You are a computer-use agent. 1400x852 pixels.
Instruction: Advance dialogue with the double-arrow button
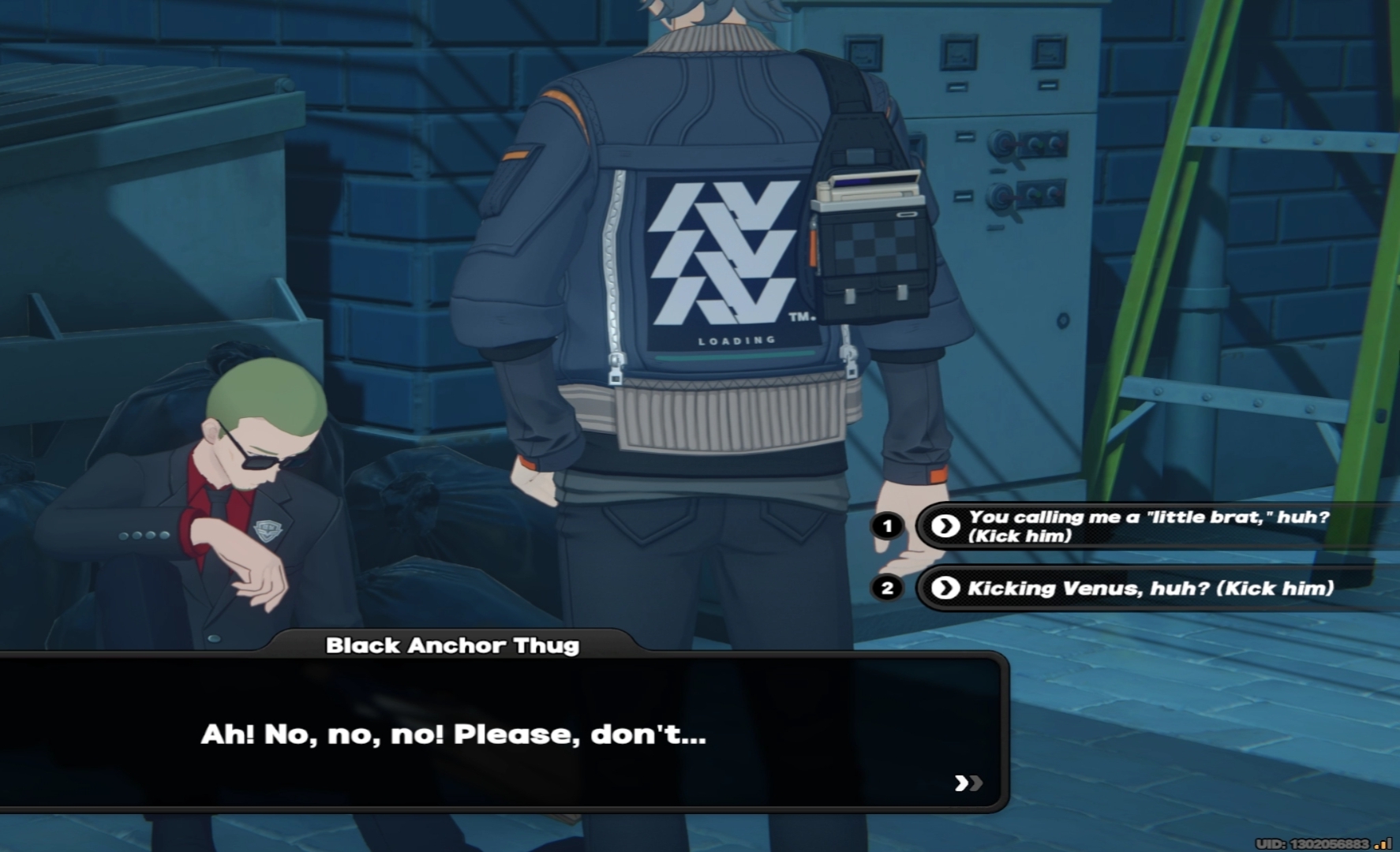point(968,783)
